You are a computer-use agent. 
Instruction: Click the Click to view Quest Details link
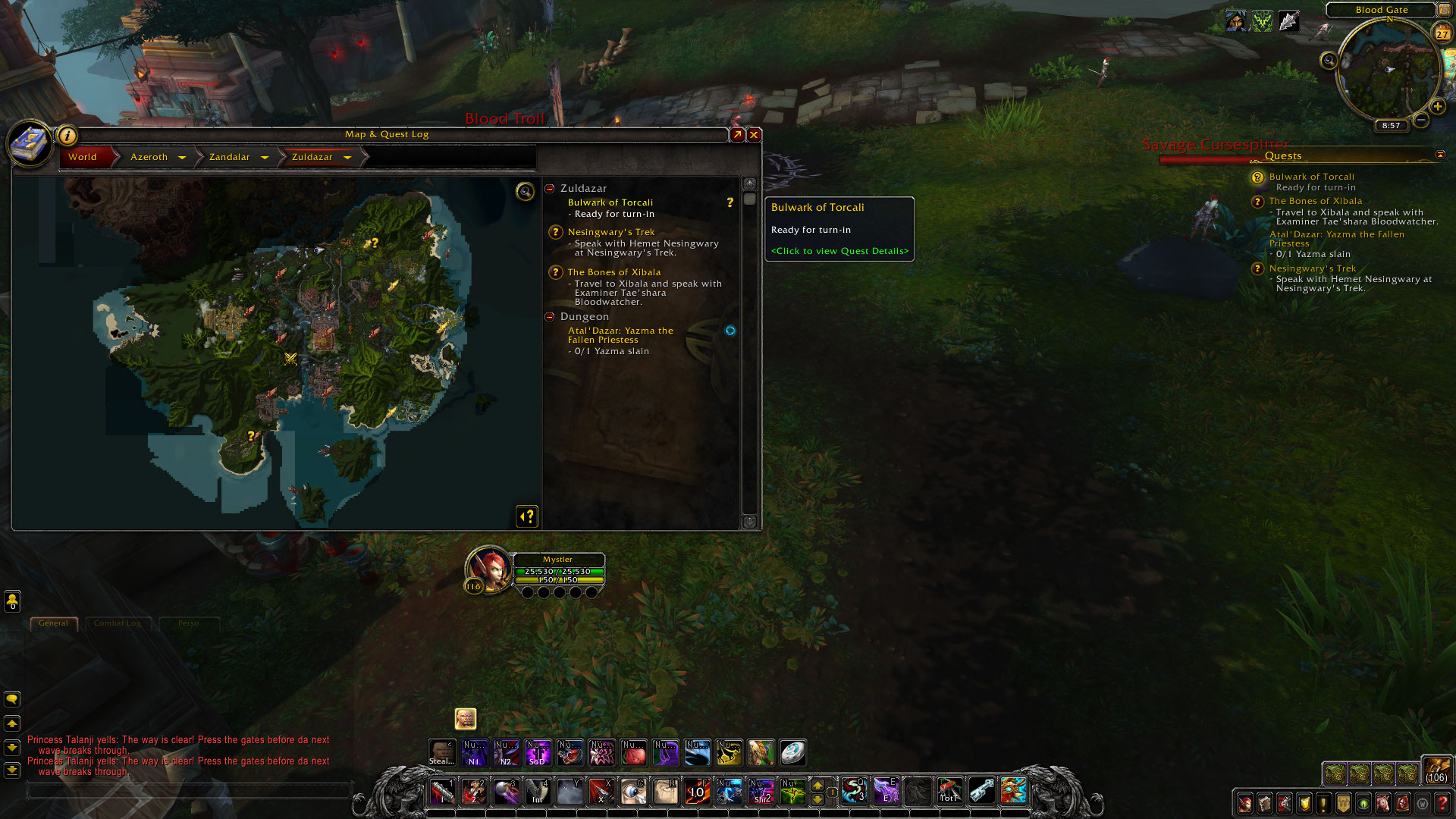pos(839,250)
